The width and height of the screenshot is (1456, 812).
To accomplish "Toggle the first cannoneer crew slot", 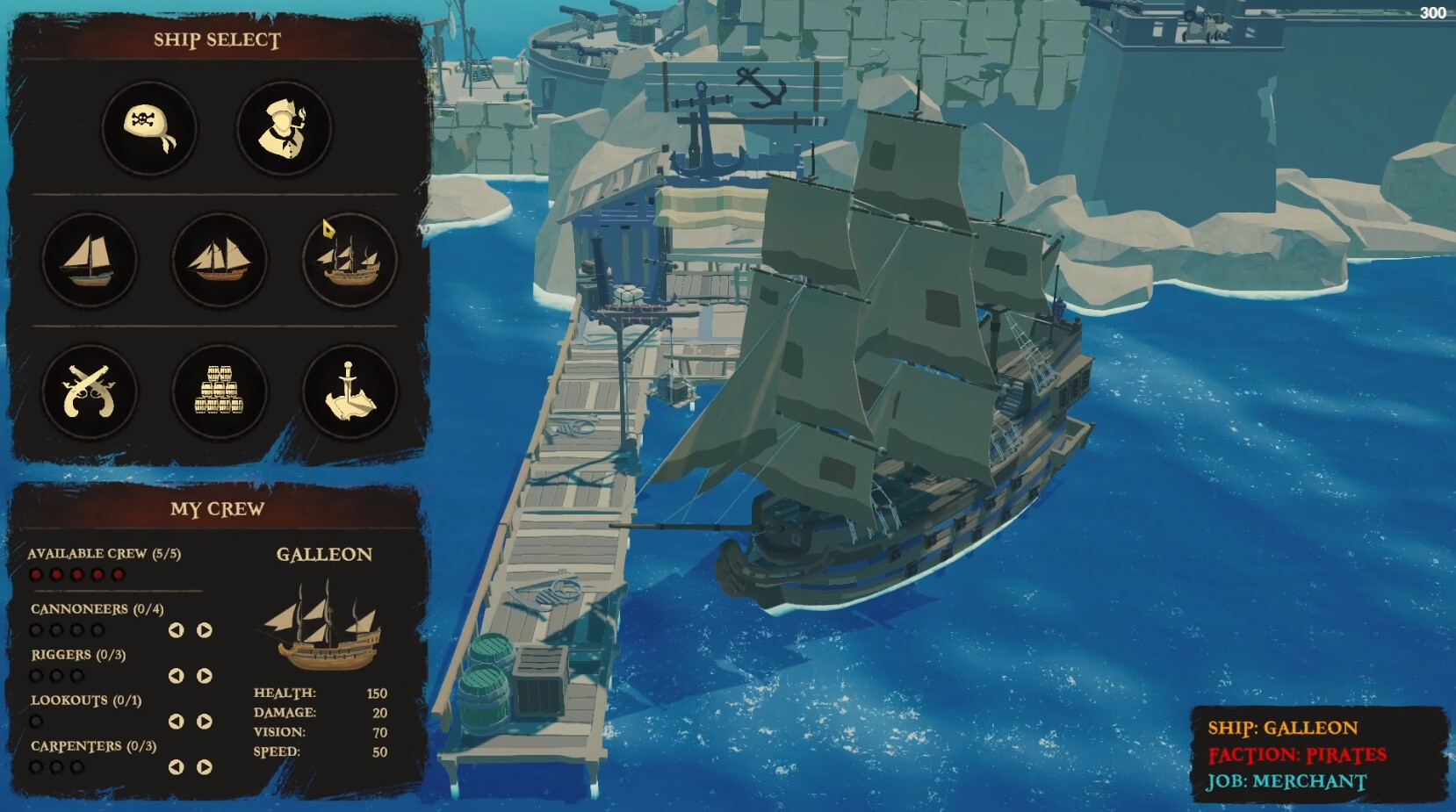I will [38, 629].
